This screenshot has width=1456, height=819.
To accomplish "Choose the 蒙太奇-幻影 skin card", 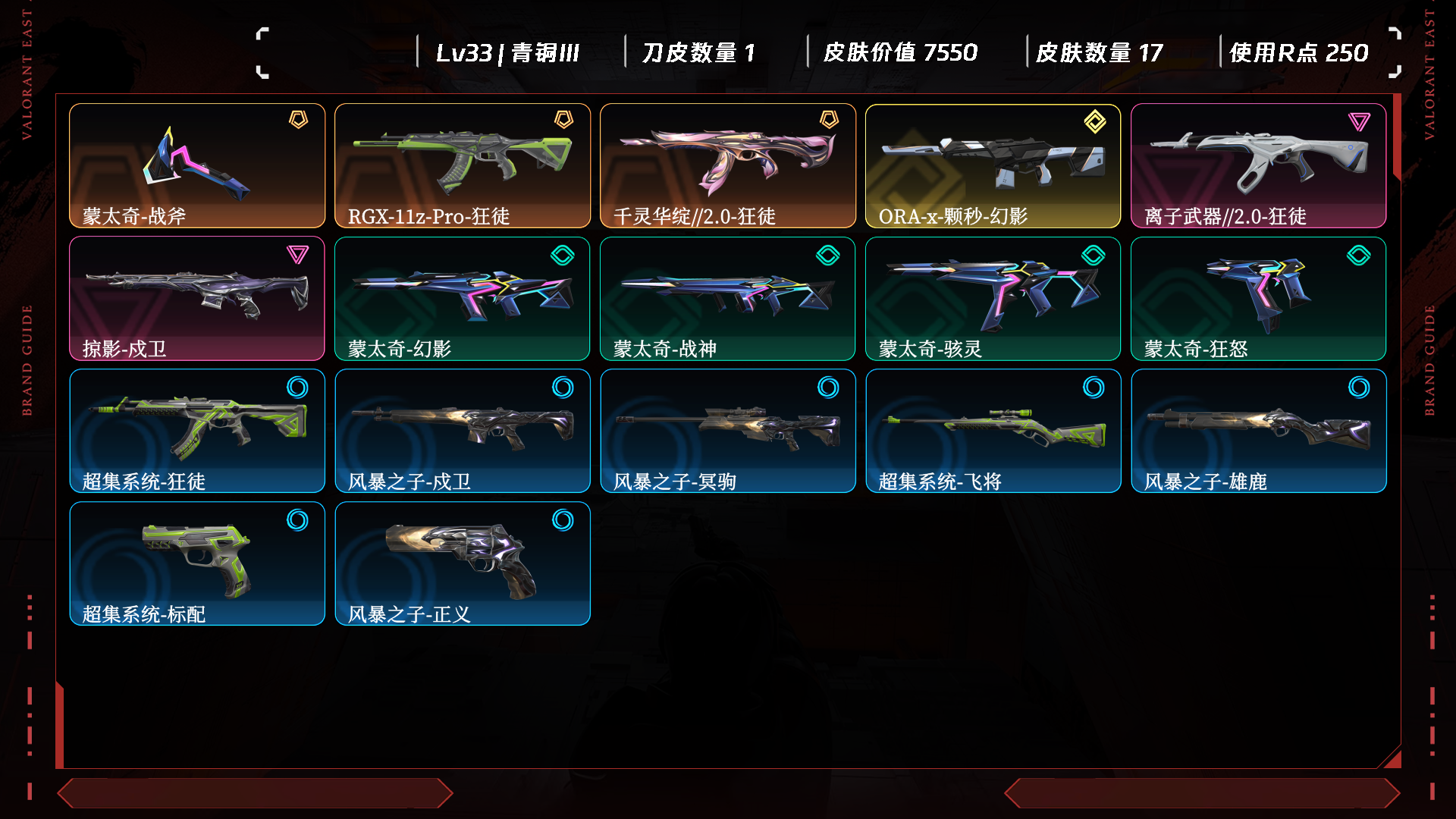I will pos(463,298).
